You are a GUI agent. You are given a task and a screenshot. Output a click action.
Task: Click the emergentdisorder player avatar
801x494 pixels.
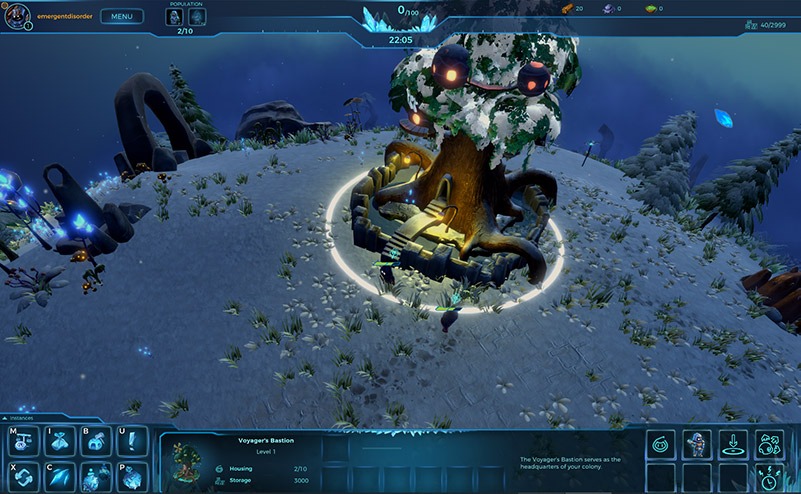pos(18,16)
